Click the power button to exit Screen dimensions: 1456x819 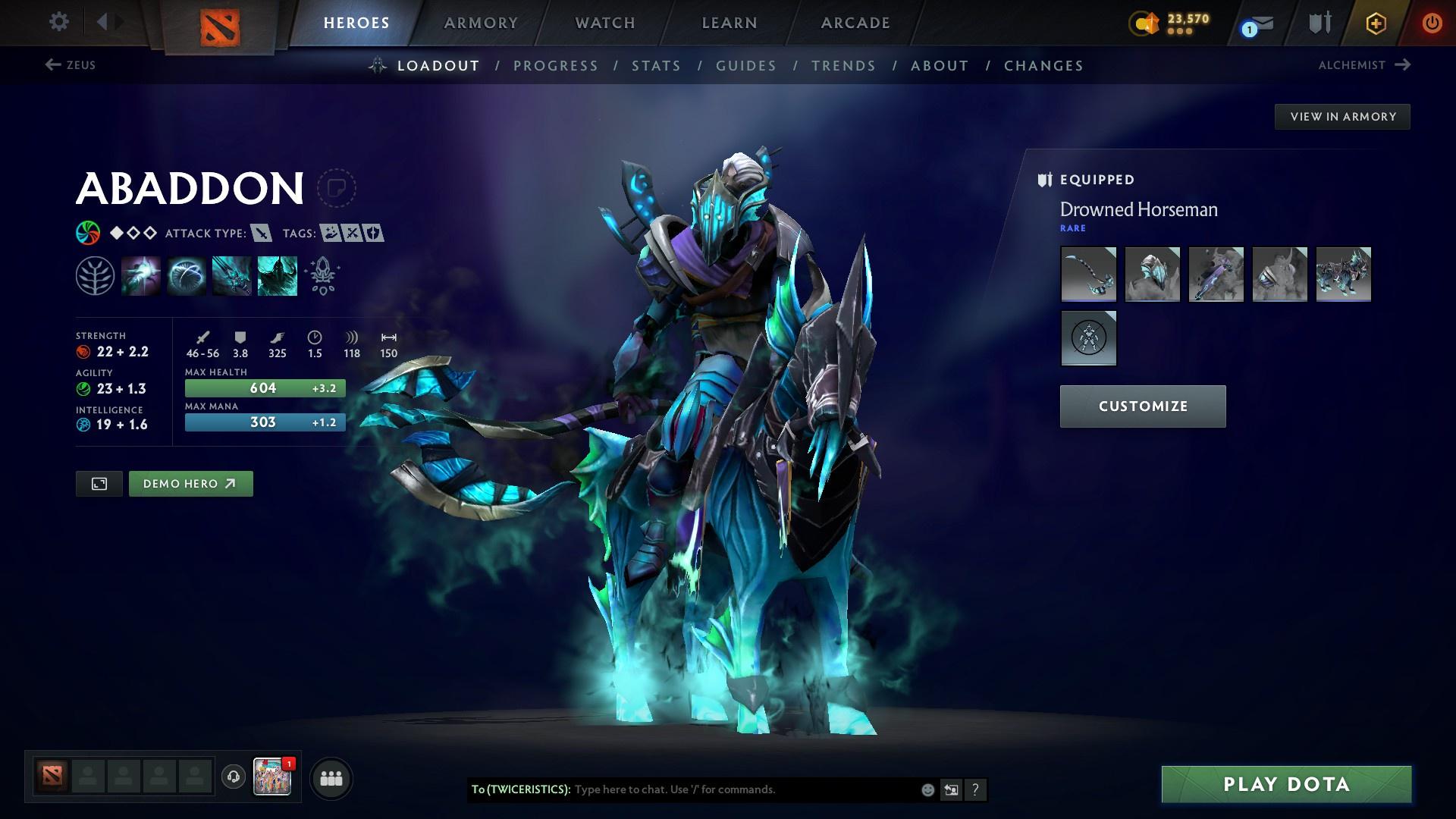coord(1432,23)
